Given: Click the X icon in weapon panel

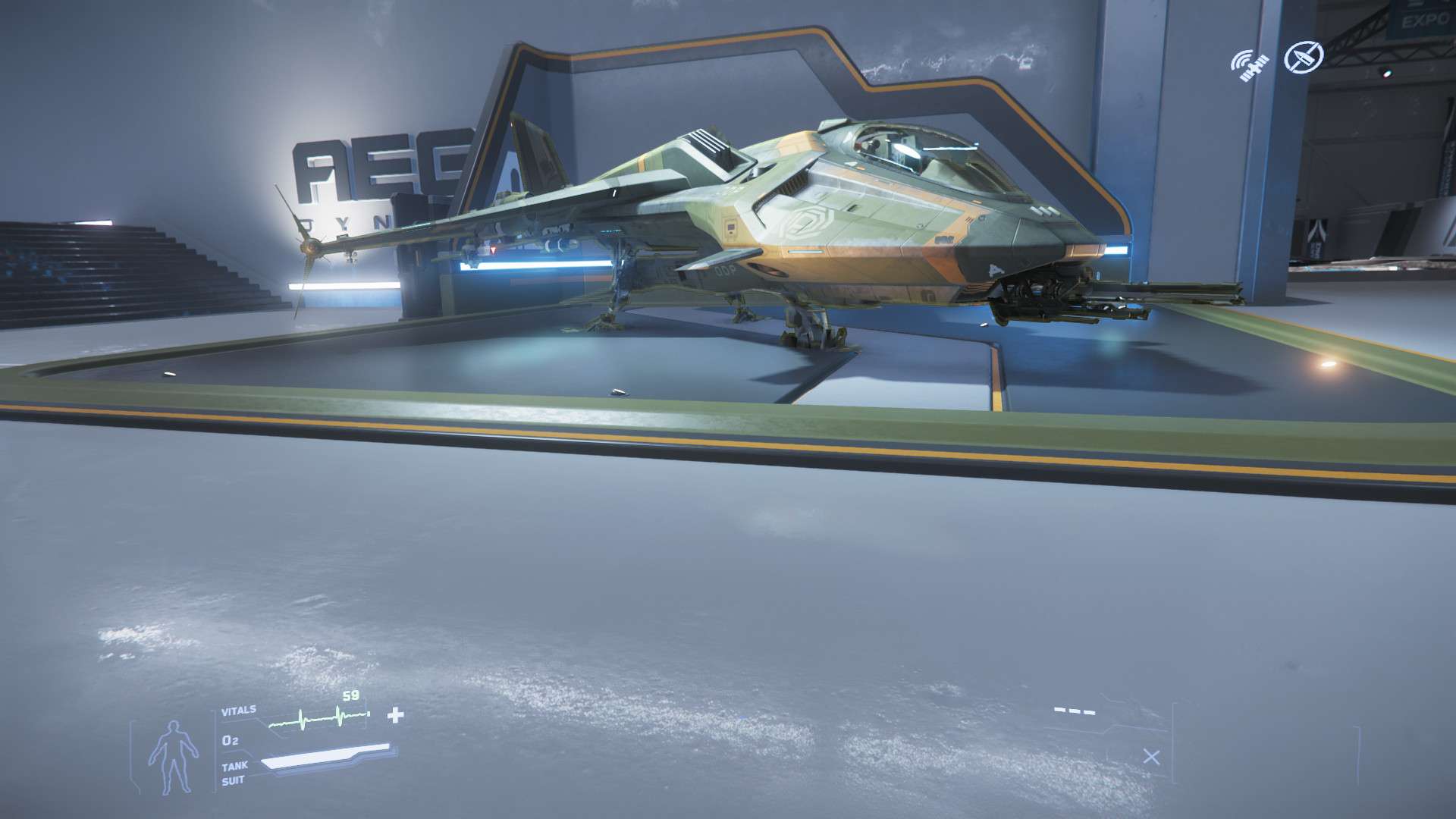Looking at the screenshot, I should coord(1151,757).
